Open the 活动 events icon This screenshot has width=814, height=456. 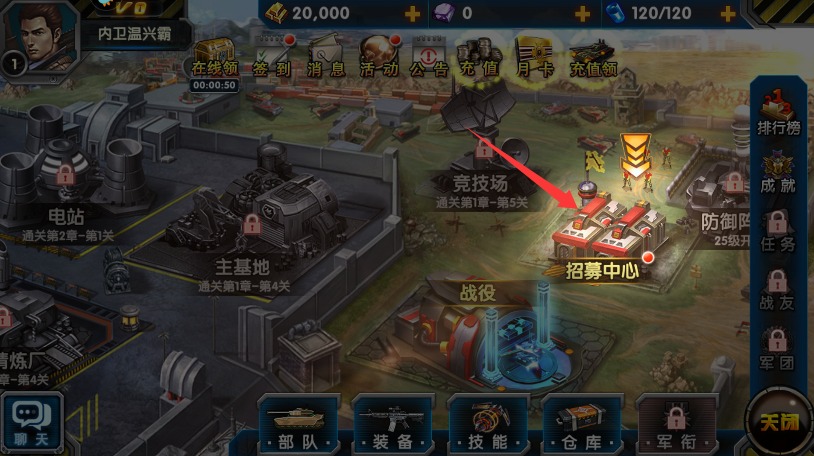[x=378, y=57]
